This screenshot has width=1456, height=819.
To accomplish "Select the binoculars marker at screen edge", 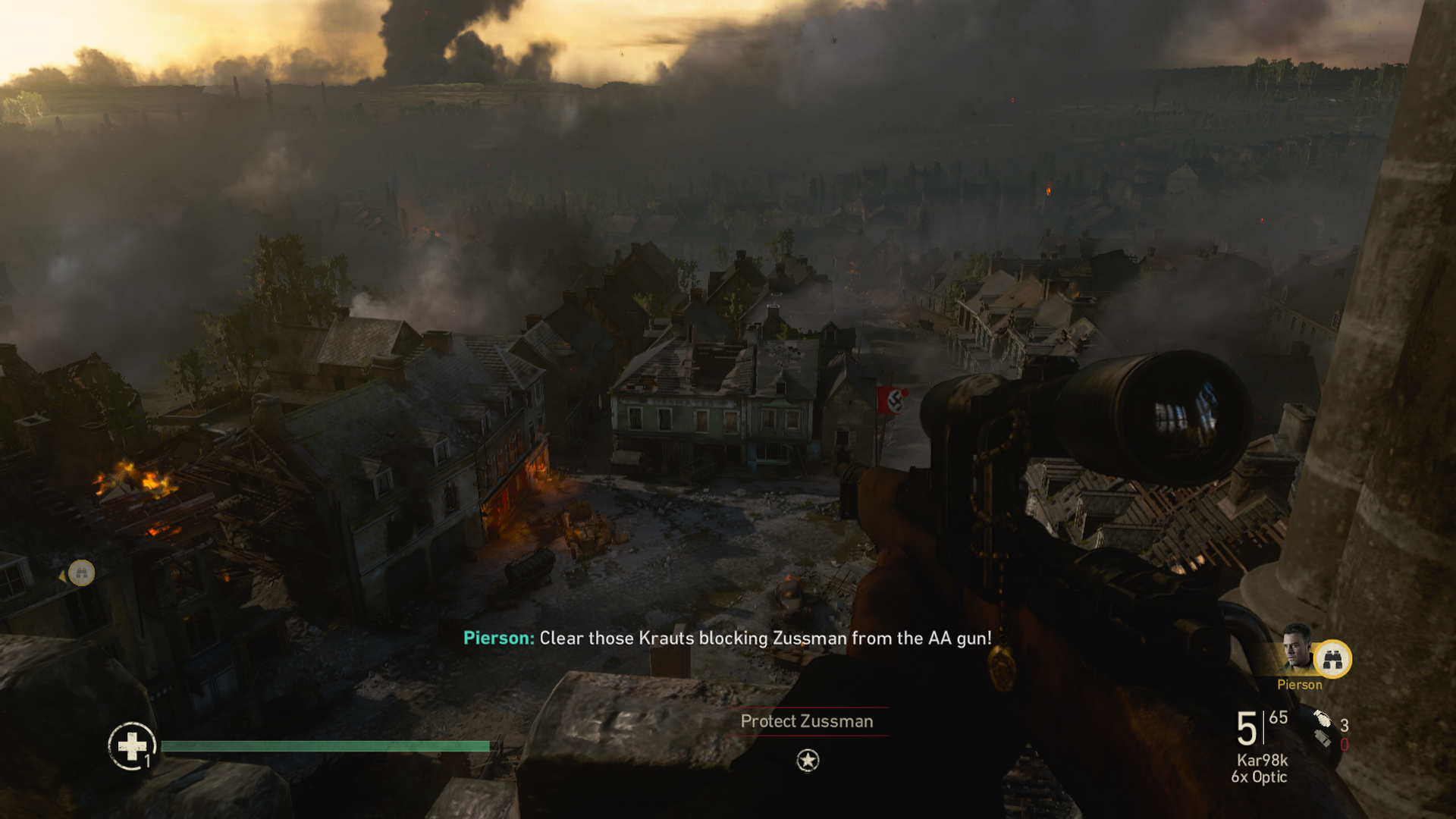I will pyautogui.click(x=81, y=573).
